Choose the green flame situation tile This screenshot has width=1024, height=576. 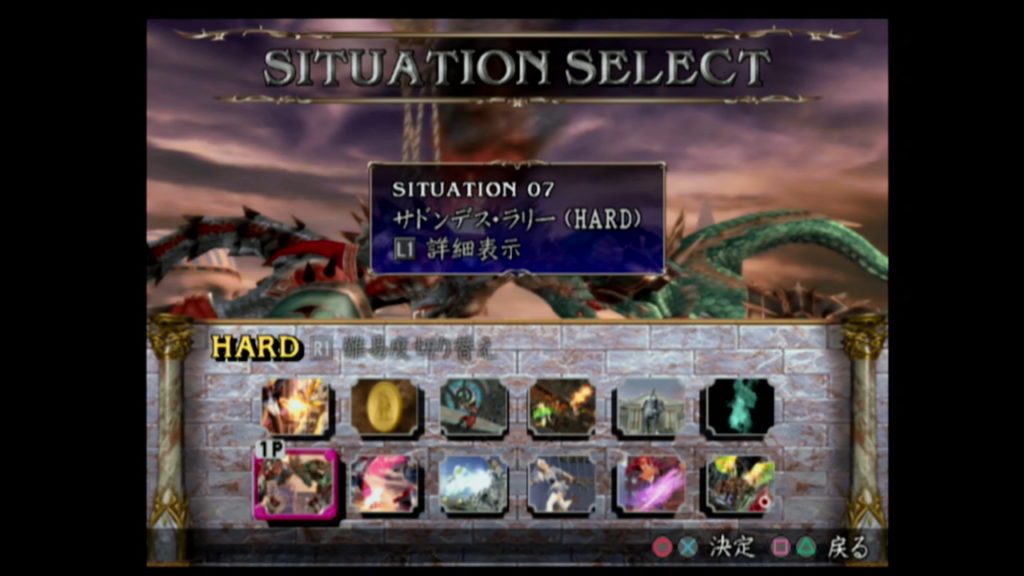point(739,407)
